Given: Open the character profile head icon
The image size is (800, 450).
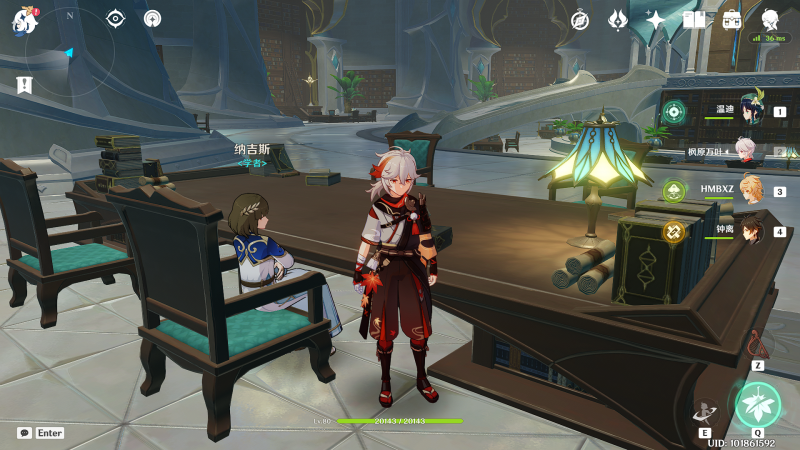Looking at the screenshot, I should [x=770, y=20].
